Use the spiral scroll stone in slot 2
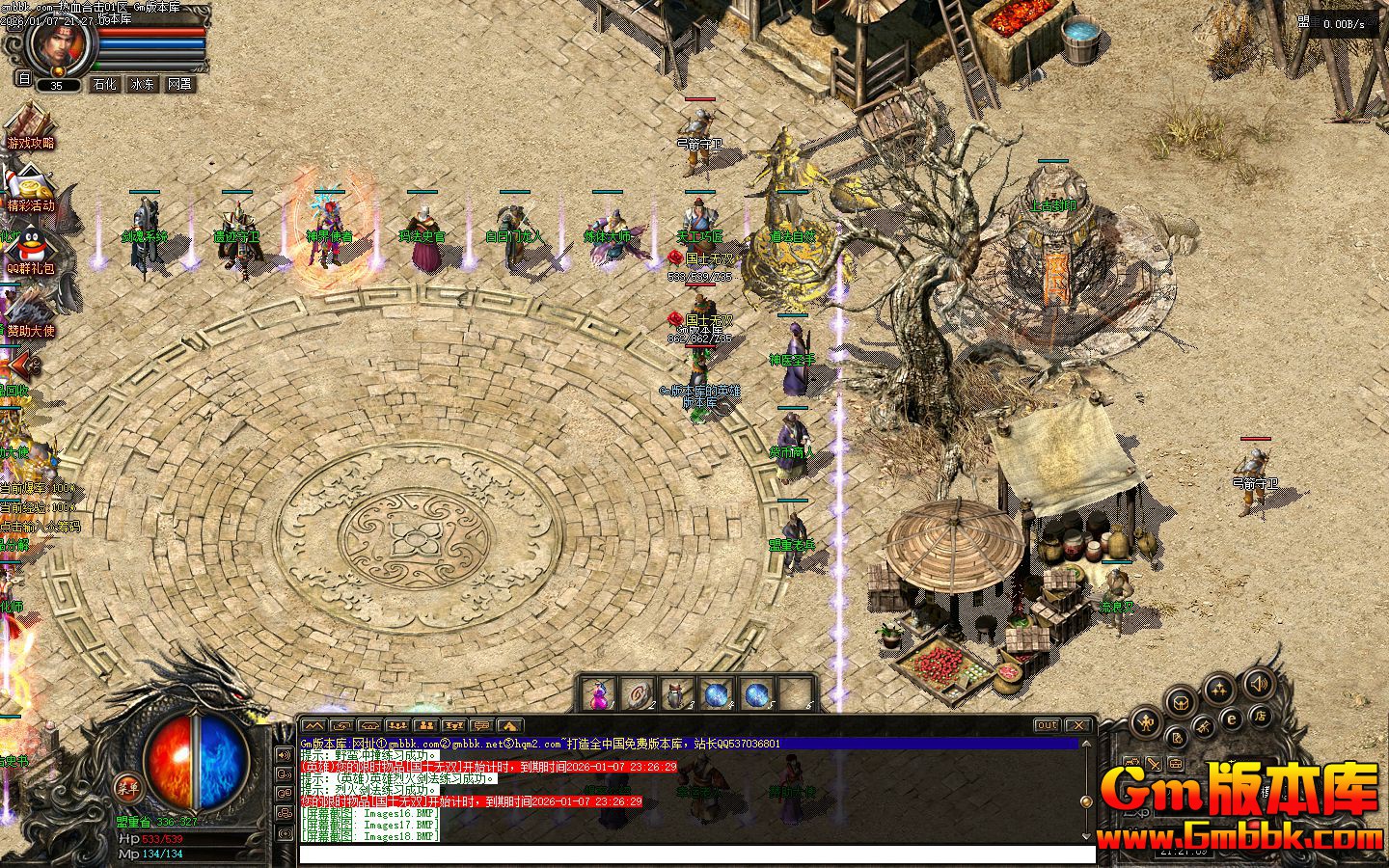 click(638, 694)
